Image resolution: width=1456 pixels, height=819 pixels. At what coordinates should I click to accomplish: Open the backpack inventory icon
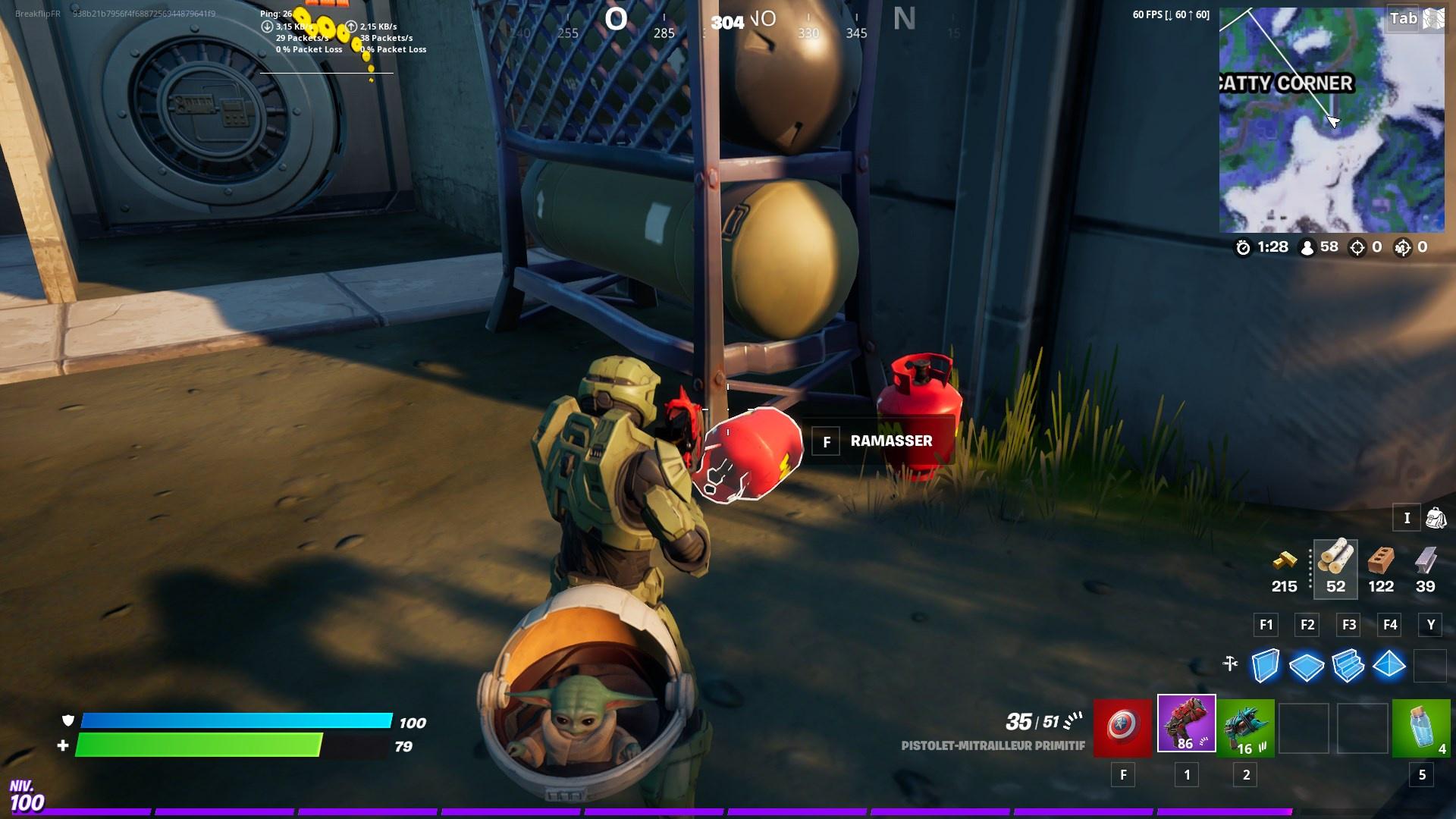[x=1436, y=517]
